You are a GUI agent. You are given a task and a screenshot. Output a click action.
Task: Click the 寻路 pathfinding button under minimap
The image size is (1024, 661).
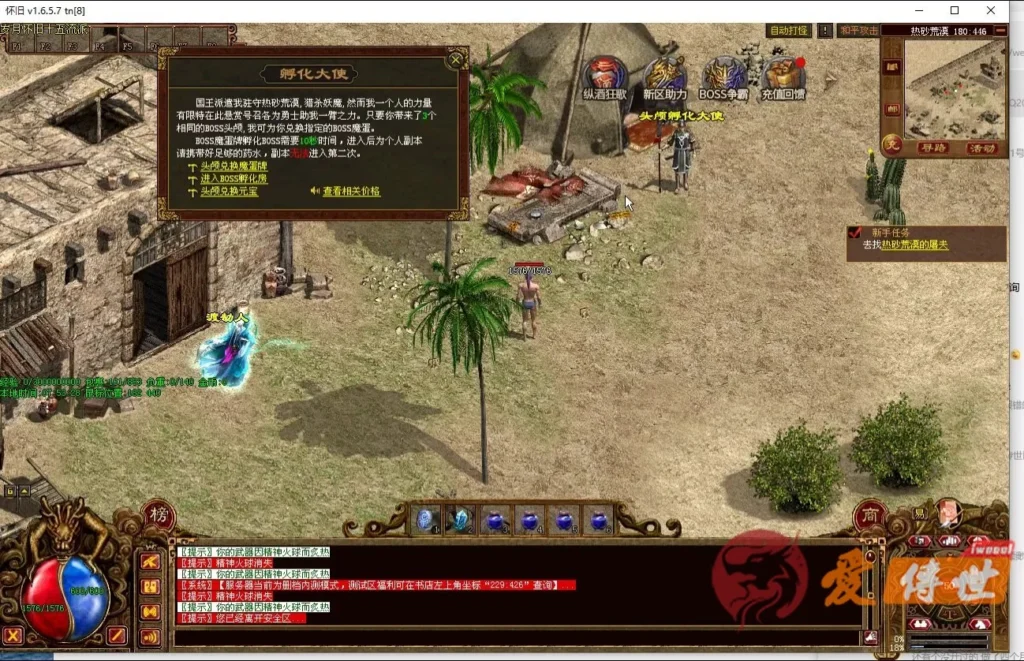(932, 147)
